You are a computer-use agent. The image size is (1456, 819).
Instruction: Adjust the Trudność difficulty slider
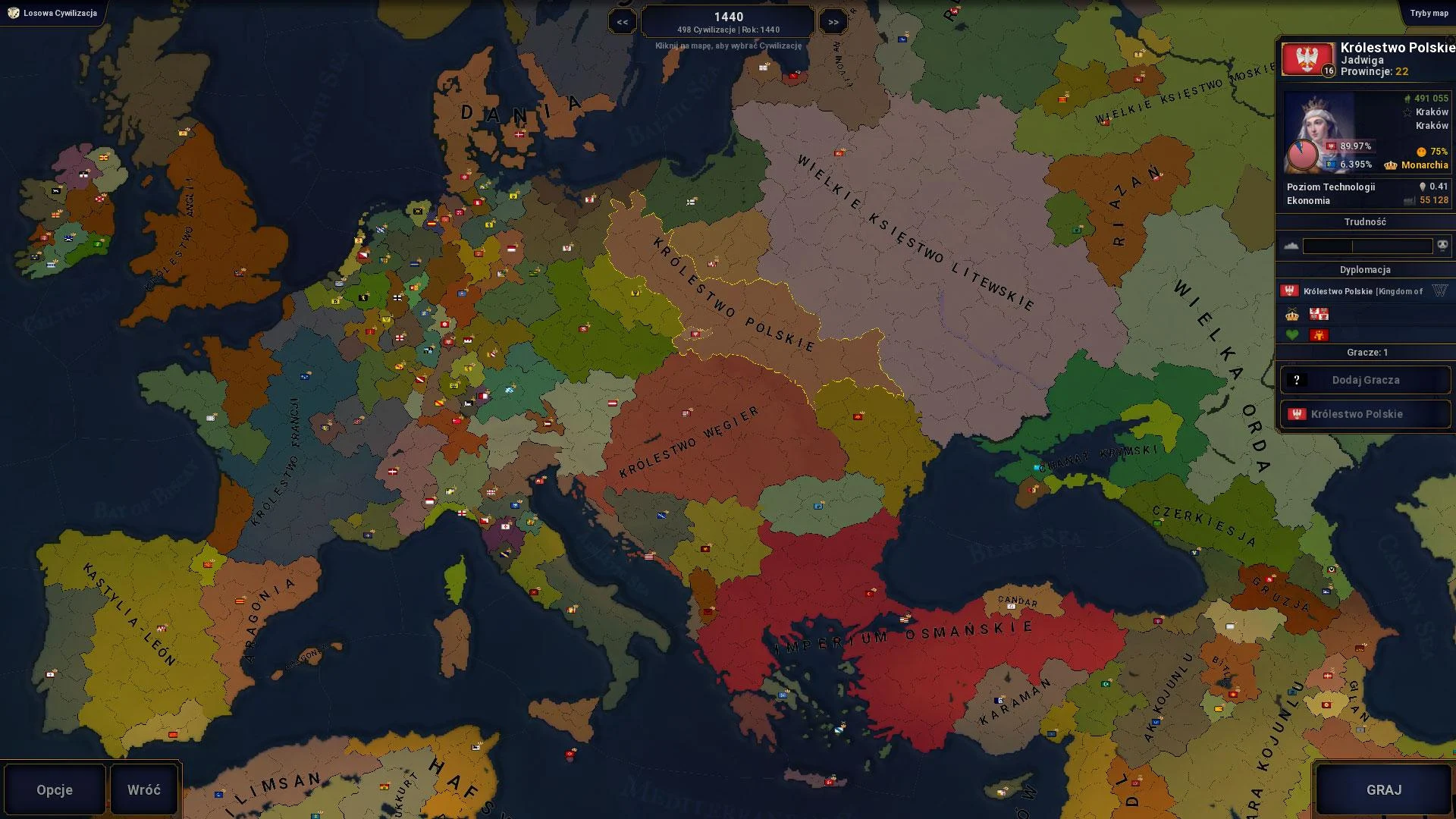1365,245
